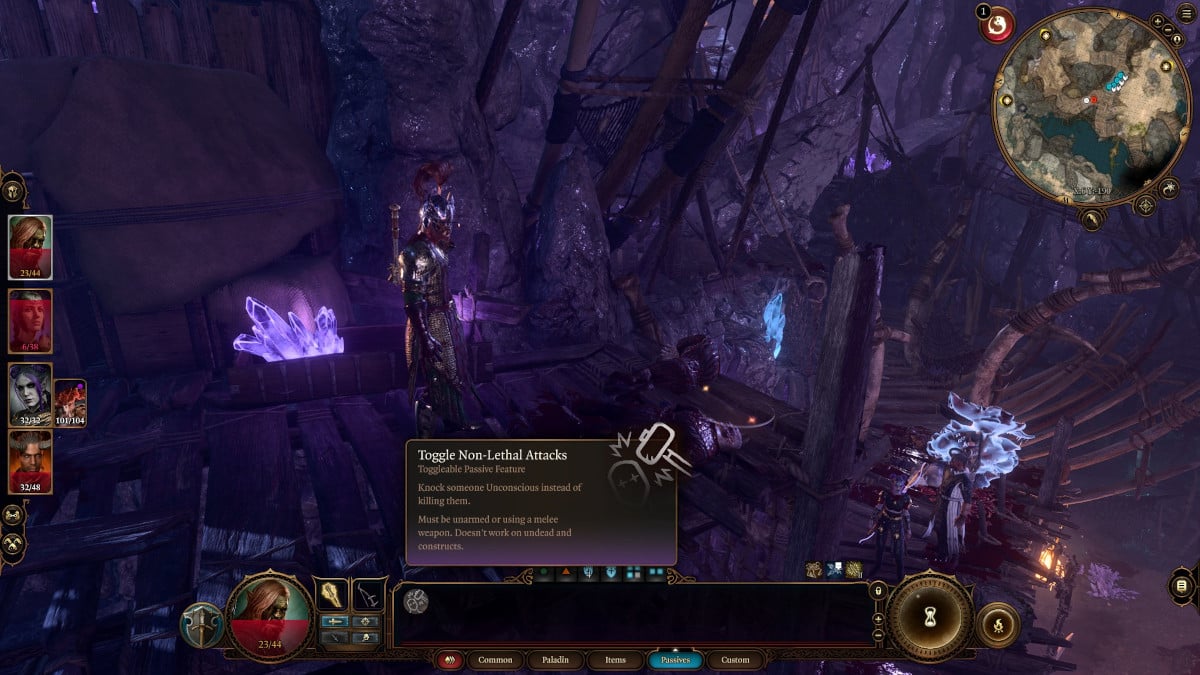1200x675 pixels.
Task: Select the summon portrait with 101/104 health
Action: [x=70, y=402]
